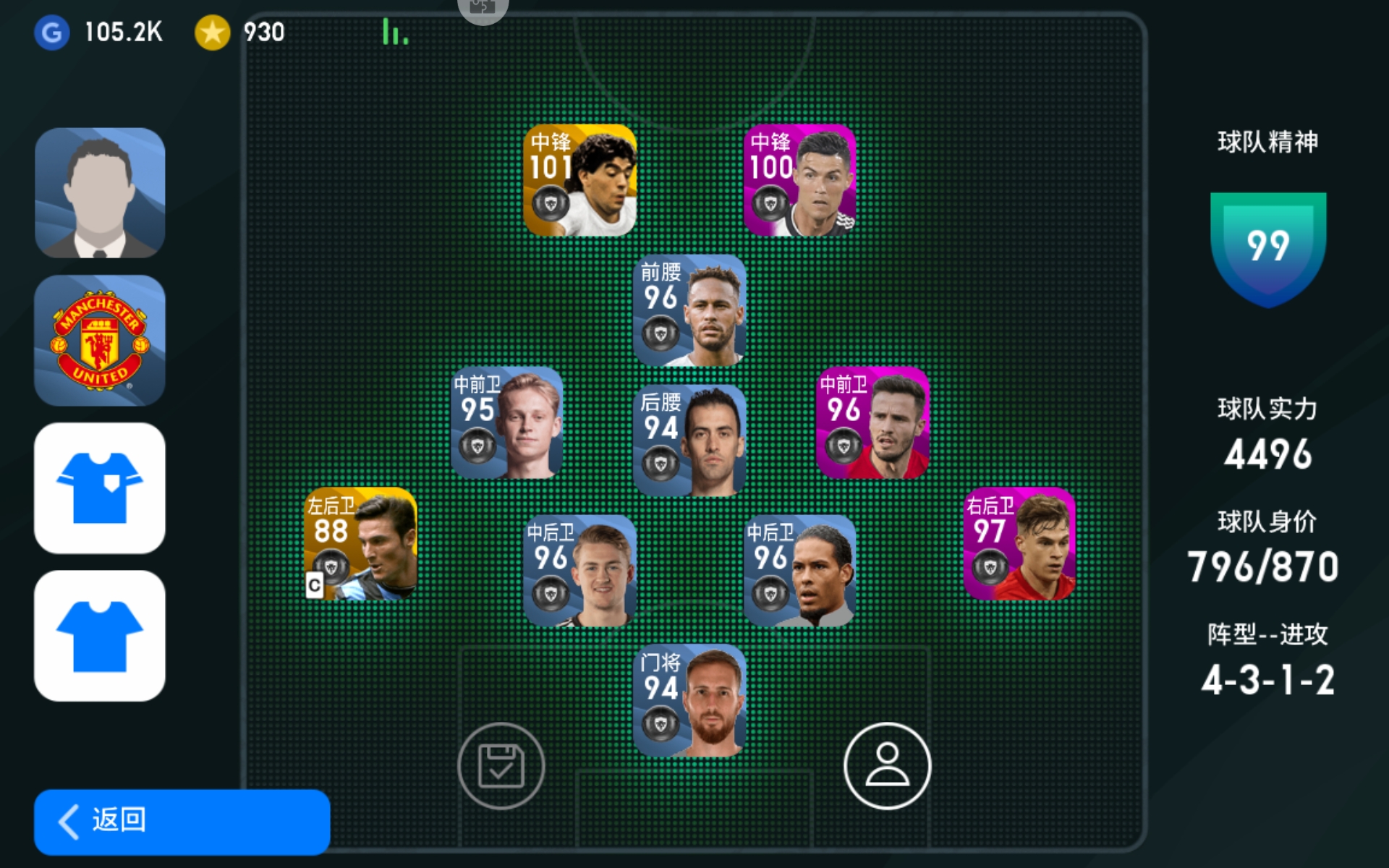Screen dimensions: 1389x868
Task: Open the kit with badge option
Action: (100, 488)
